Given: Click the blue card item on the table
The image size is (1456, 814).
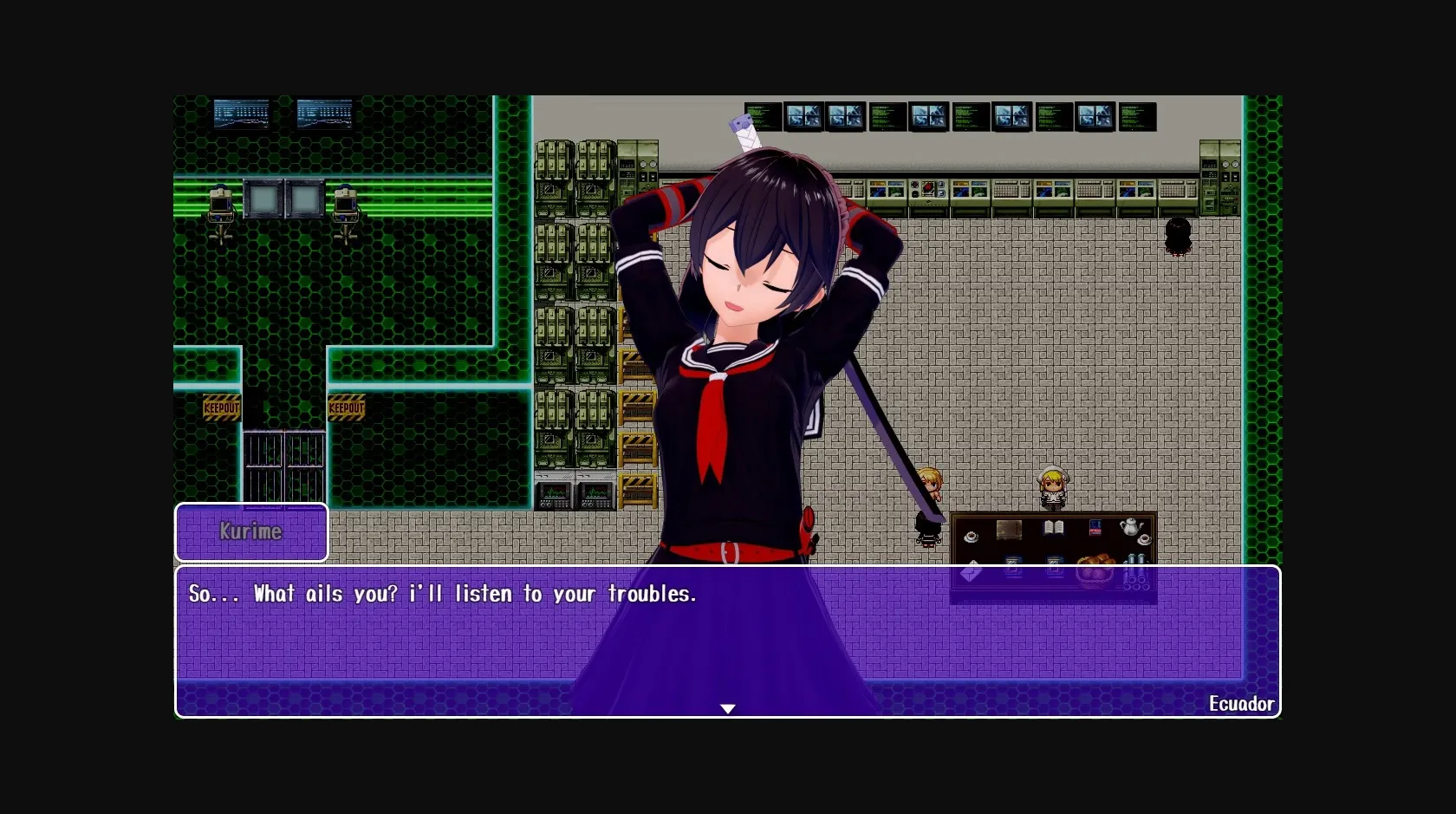Looking at the screenshot, I should [1095, 526].
